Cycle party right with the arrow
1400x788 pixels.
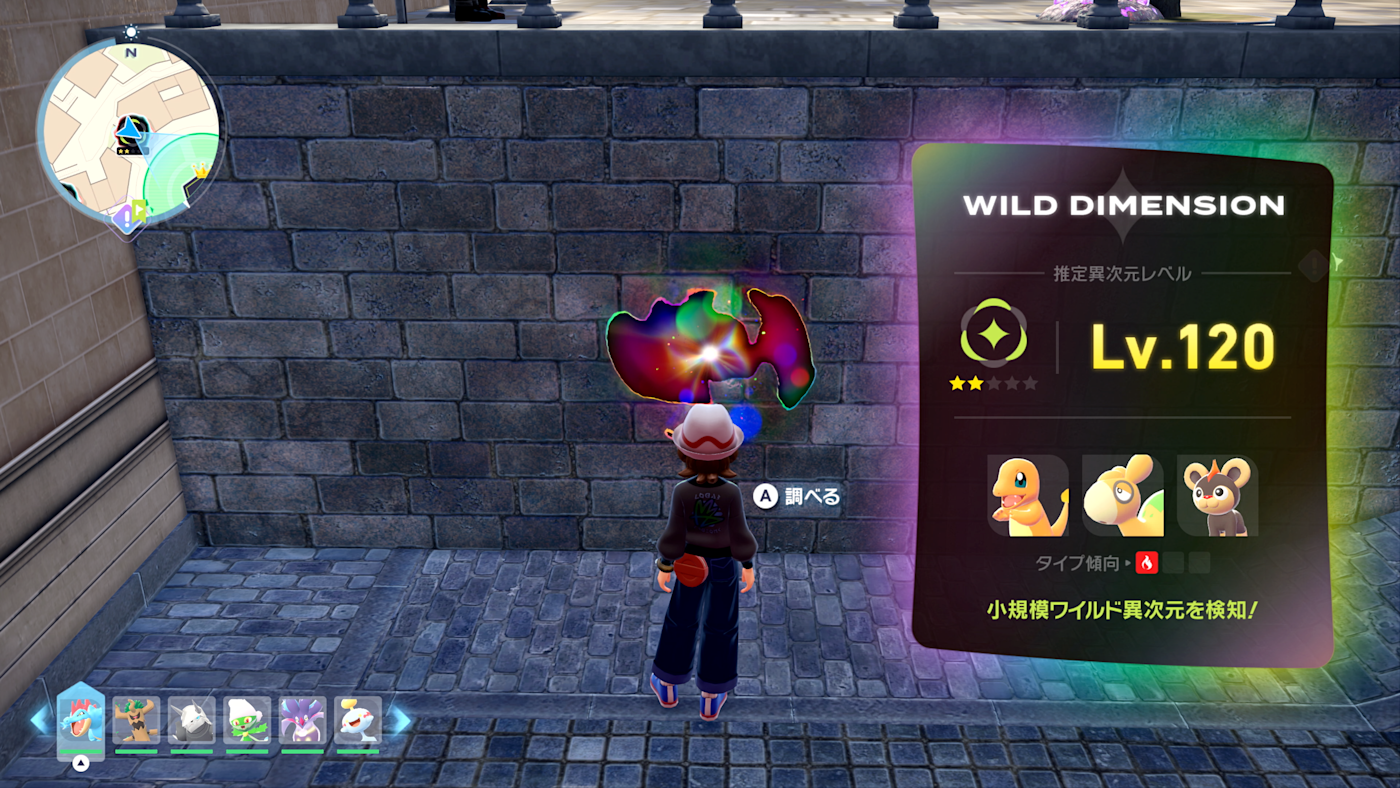tap(399, 720)
